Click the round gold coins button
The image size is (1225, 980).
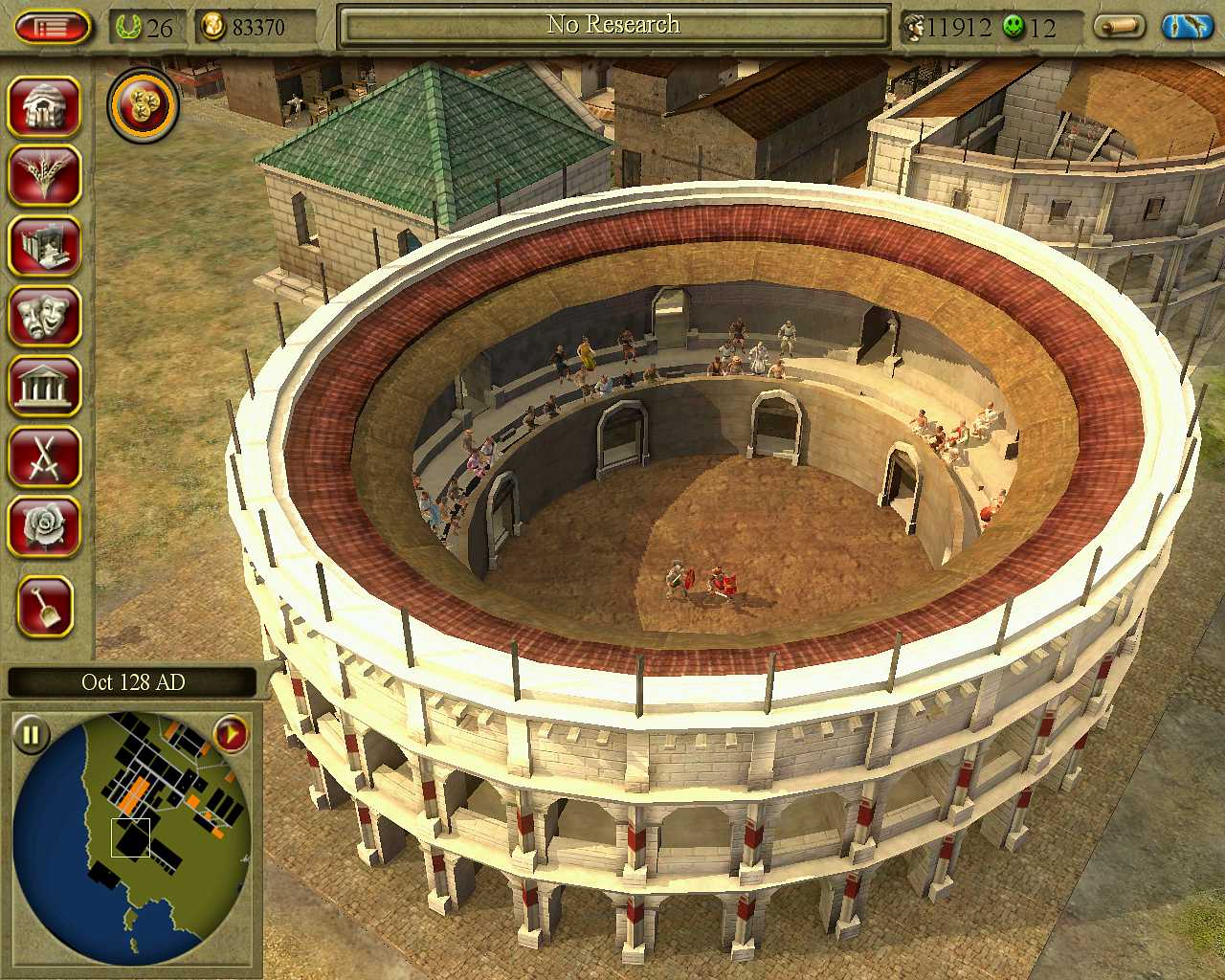click(144, 105)
